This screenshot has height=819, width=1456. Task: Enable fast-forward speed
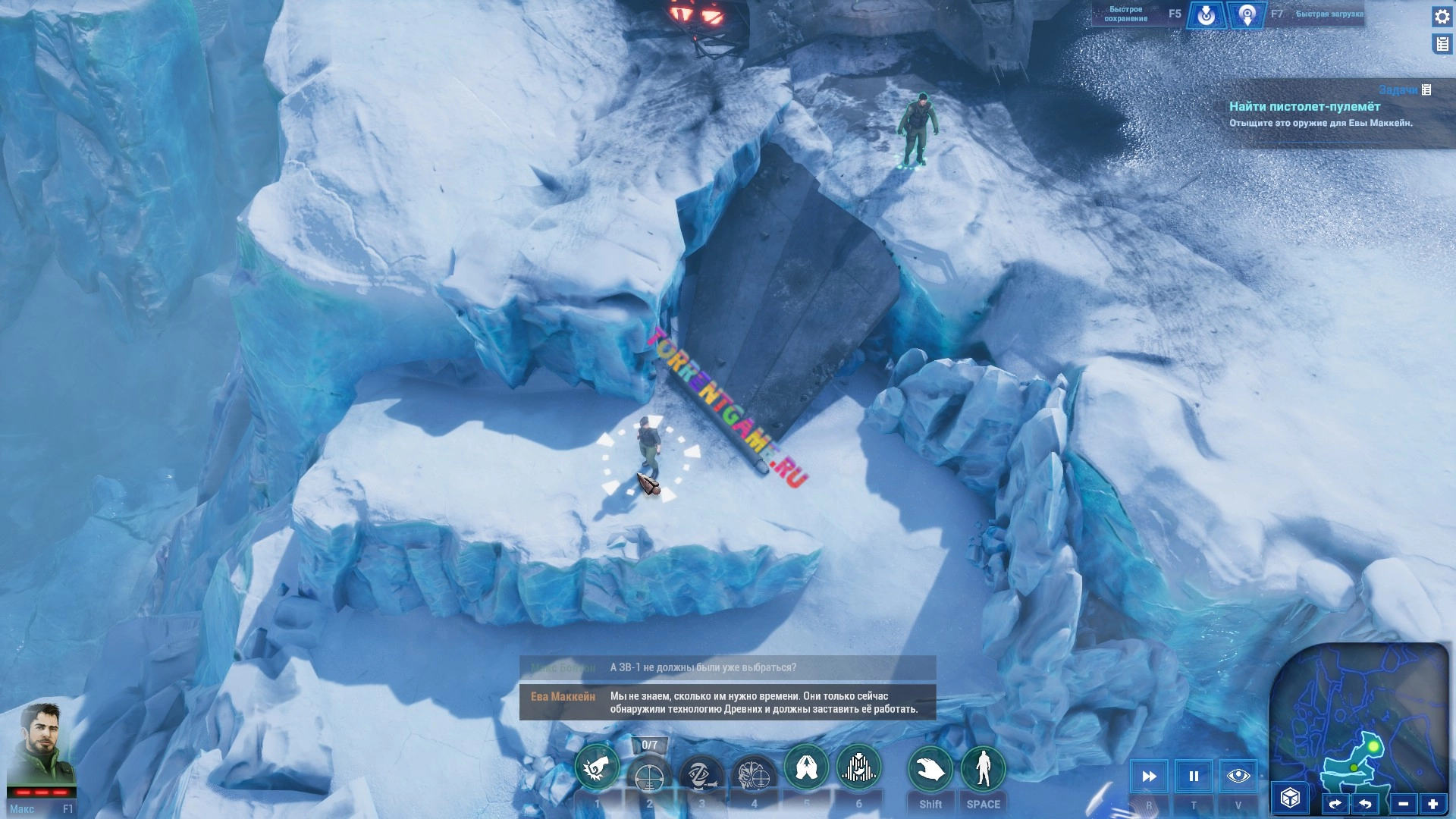[x=1149, y=776]
